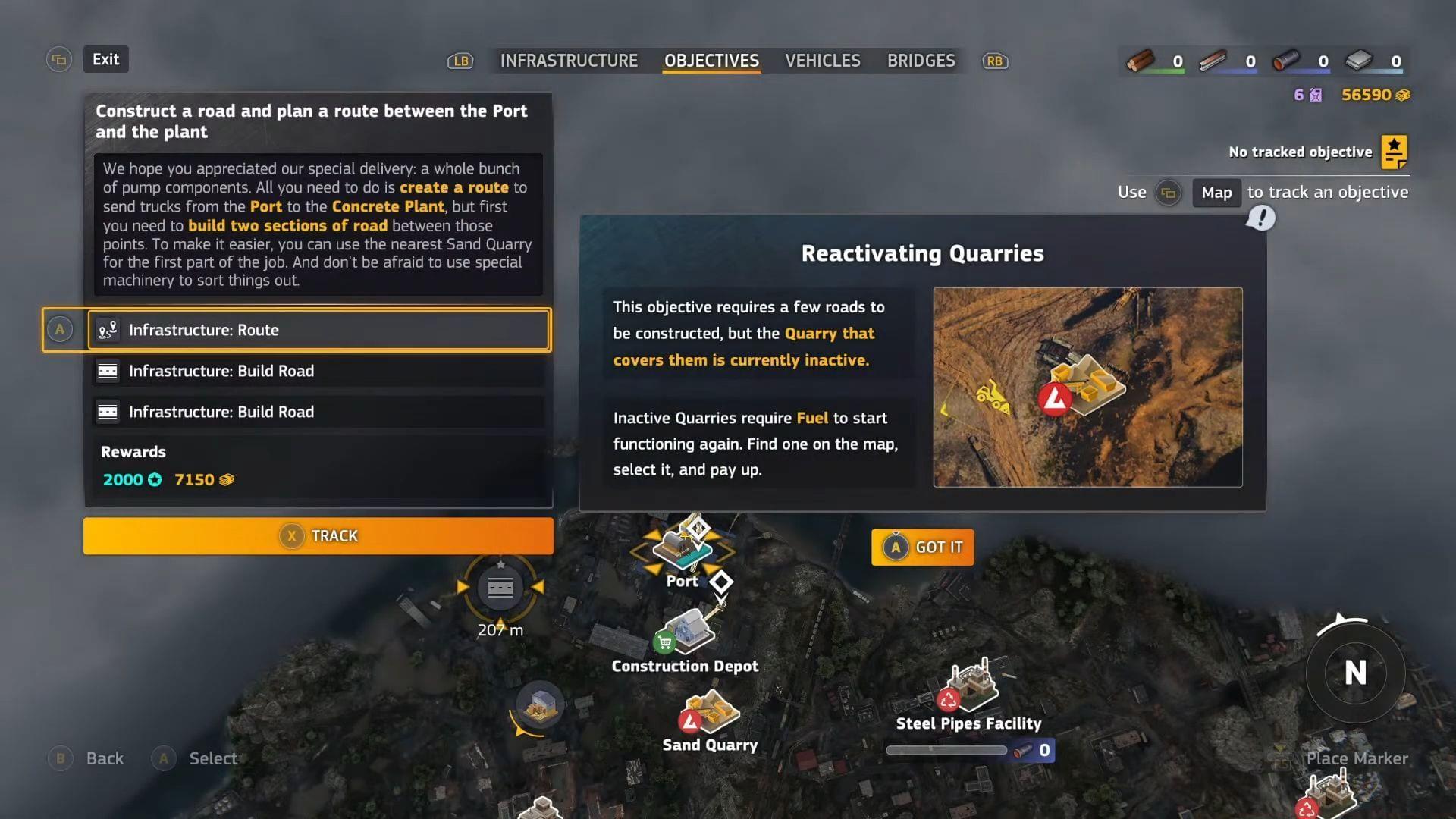Viewport: 1456px width, 819px height.
Task: Click the north compass indicator
Action: tap(1355, 673)
